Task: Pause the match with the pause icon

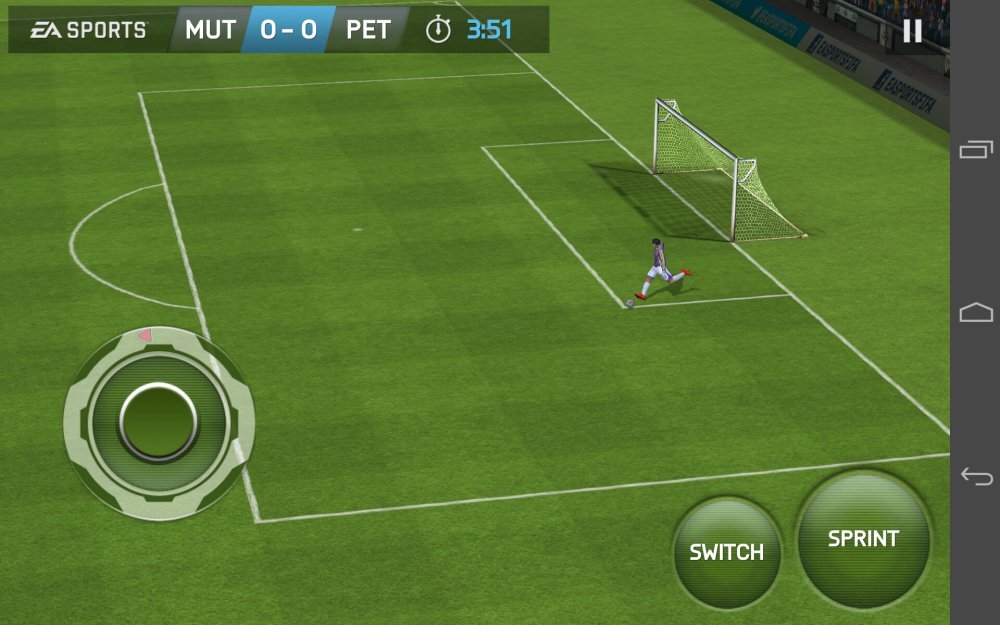Action: pos(912,31)
